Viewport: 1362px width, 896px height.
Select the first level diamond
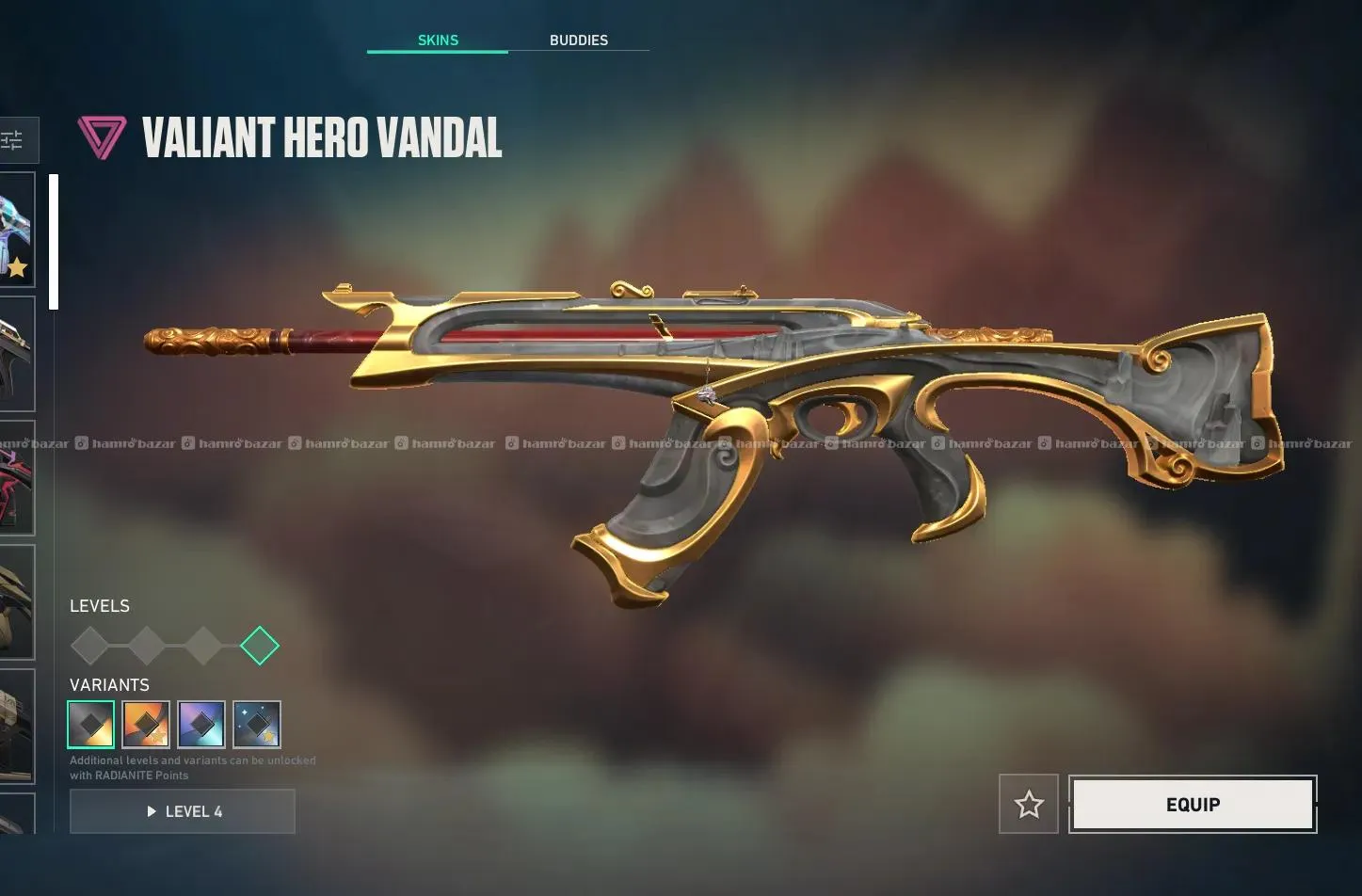point(89,646)
